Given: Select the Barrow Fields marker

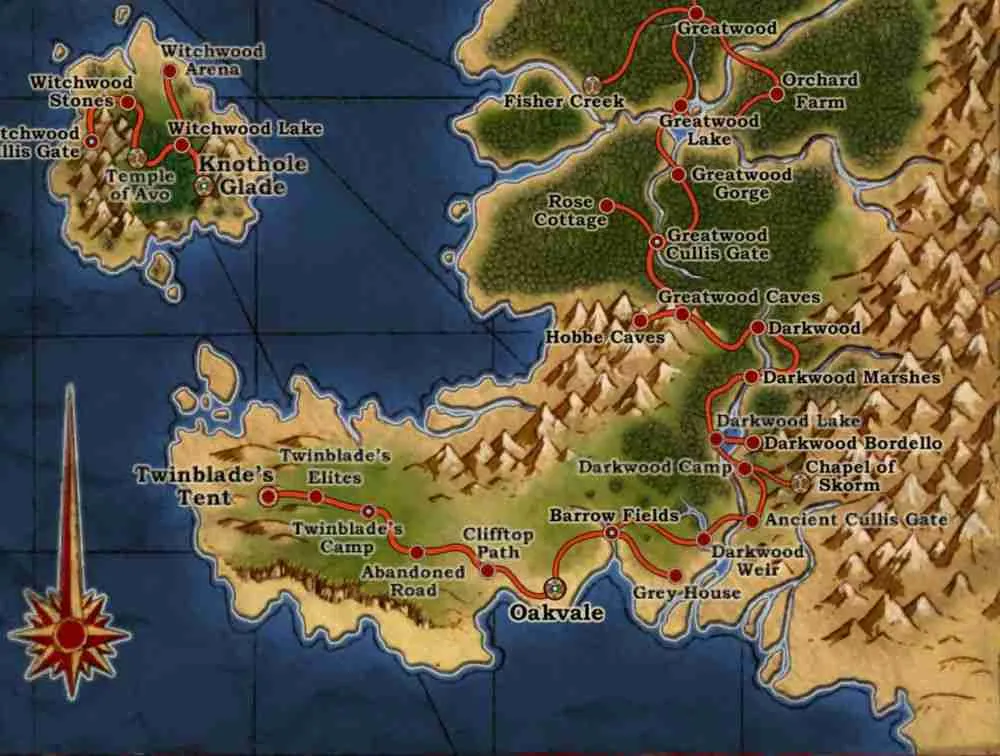Looking at the screenshot, I should [x=611, y=534].
